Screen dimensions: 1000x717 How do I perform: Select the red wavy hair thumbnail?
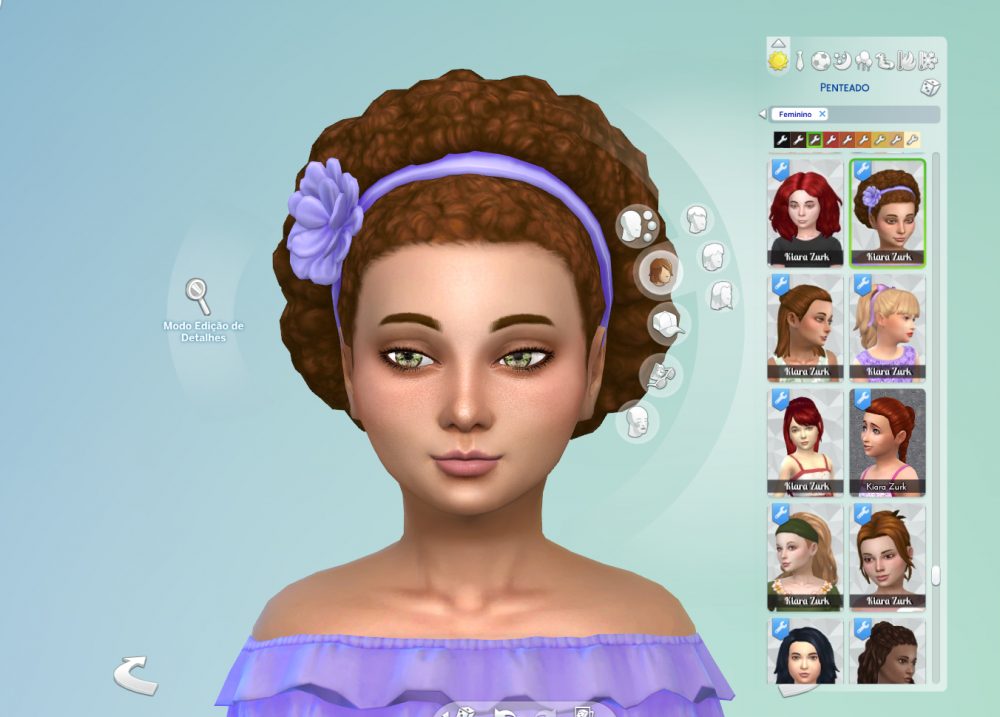[806, 212]
